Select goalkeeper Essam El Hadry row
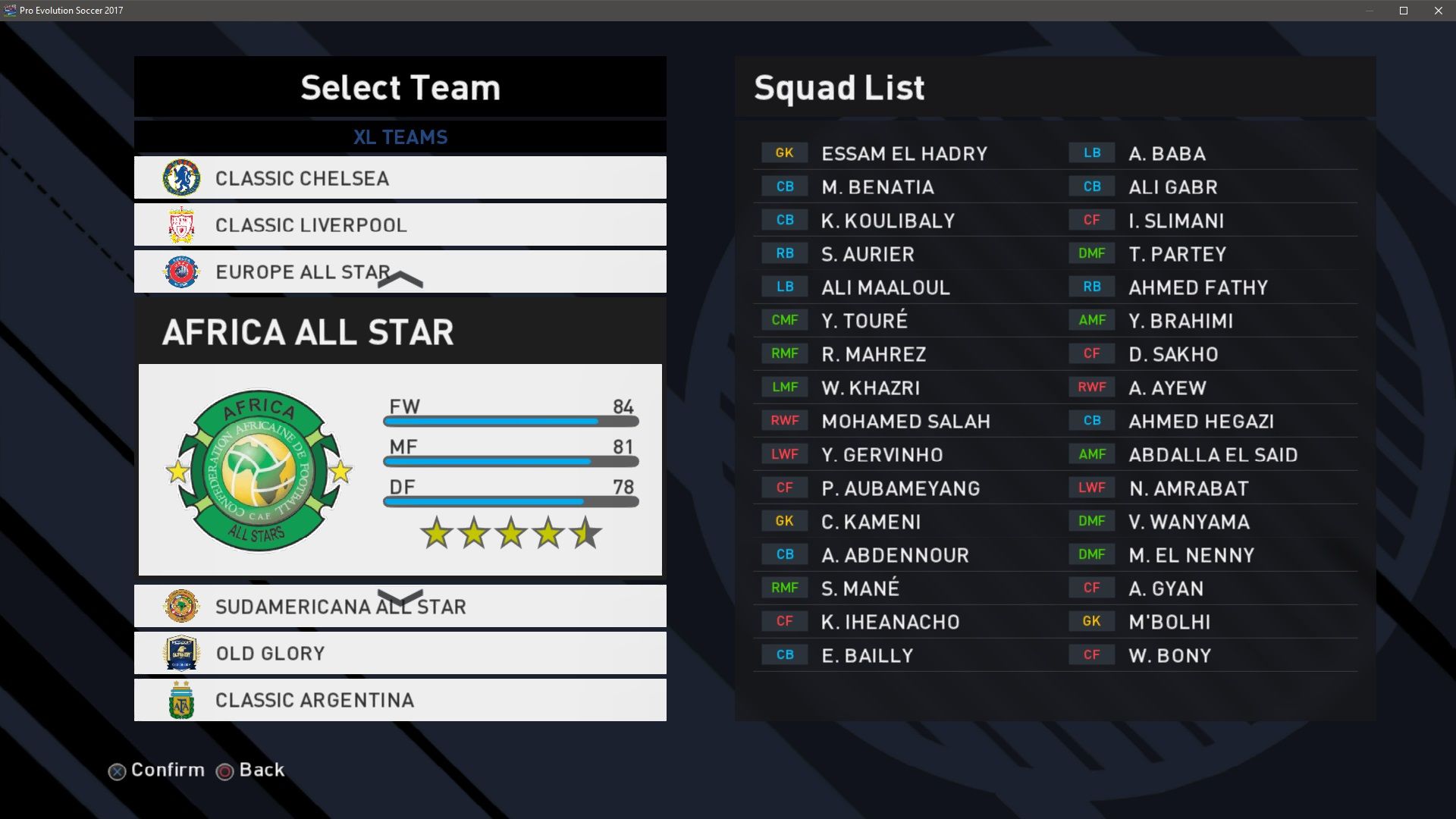The height and width of the screenshot is (819, 1456). [904, 154]
